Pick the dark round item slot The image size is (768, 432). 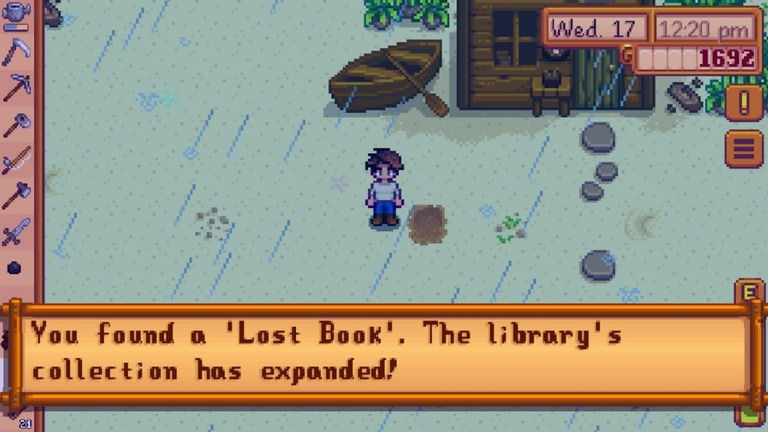click(x=14, y=268)
